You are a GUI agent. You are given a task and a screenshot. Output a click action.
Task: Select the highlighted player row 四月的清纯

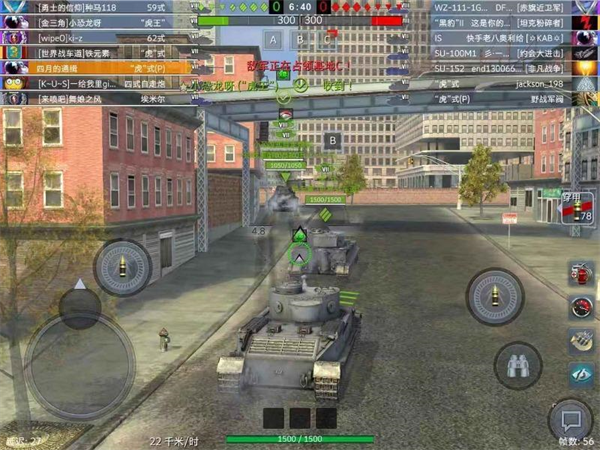98,68
